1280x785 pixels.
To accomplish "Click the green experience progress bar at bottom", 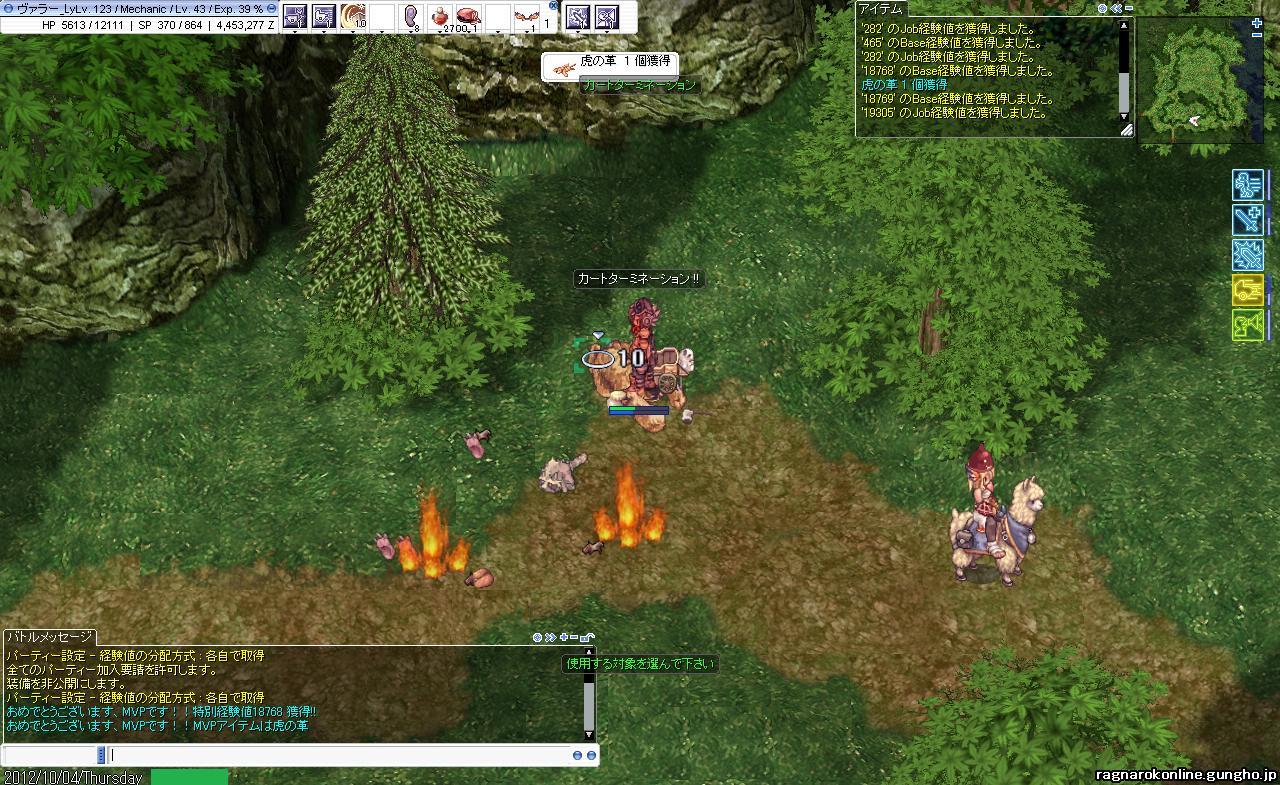I will coord(190,778).
